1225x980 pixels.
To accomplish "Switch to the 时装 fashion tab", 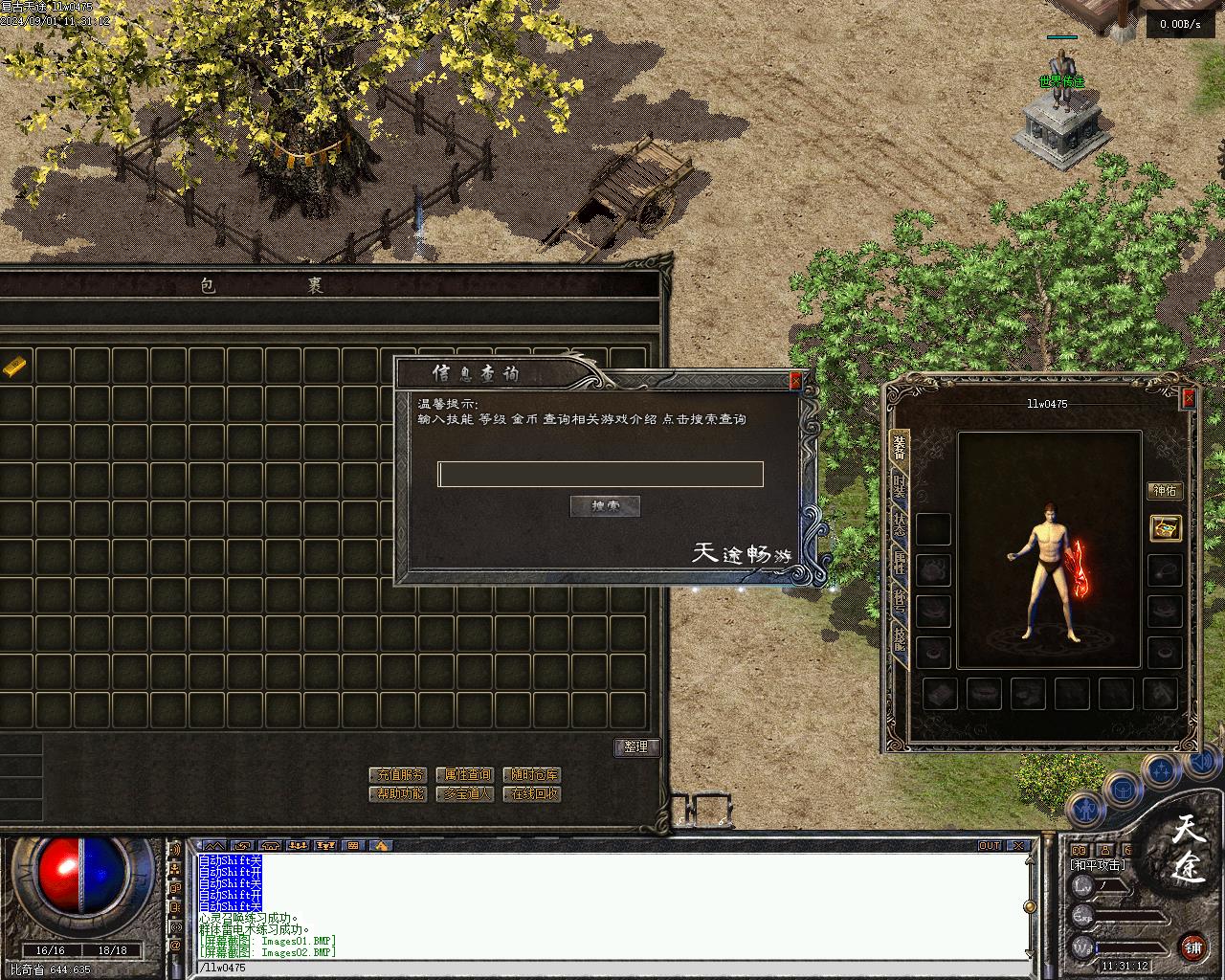I will click(899, 485).
